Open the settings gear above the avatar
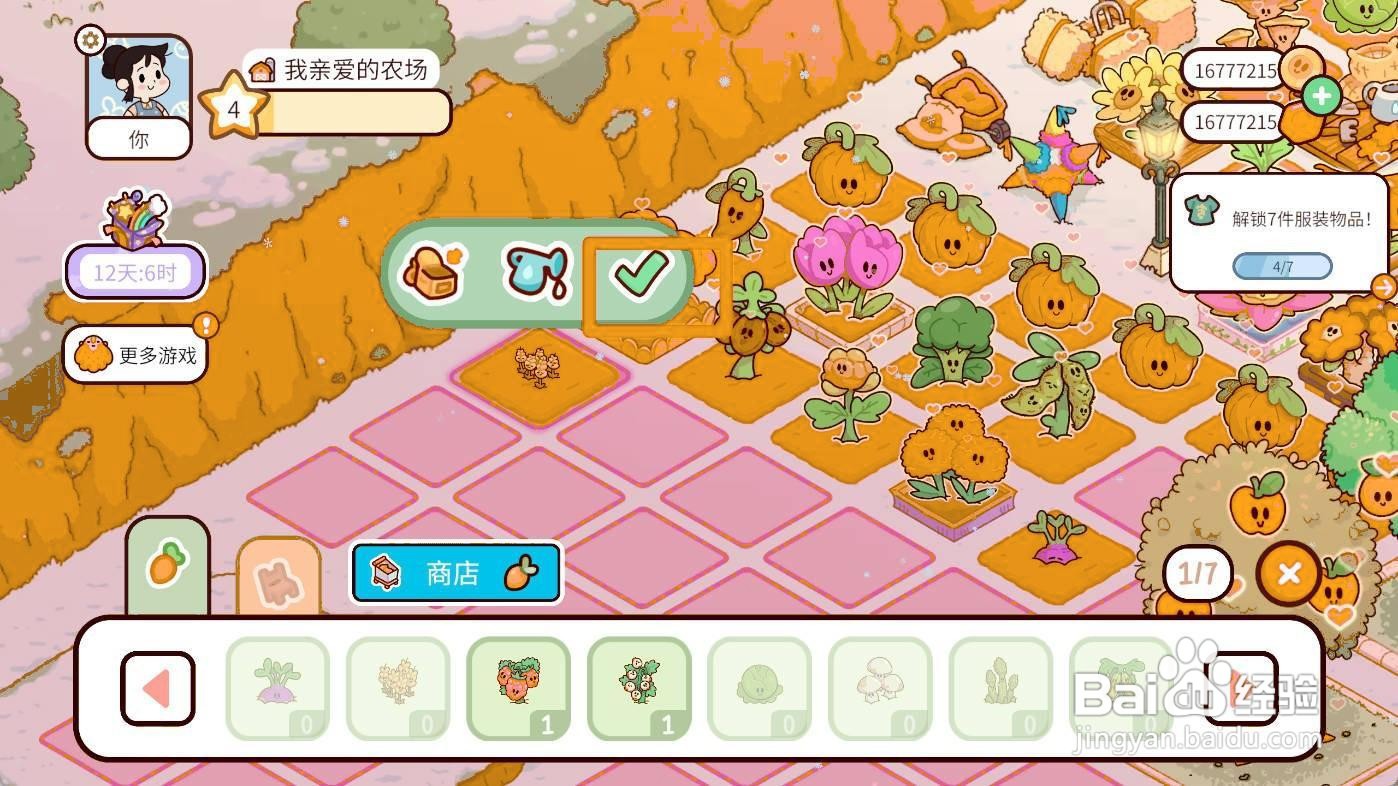 click(90, 41)
